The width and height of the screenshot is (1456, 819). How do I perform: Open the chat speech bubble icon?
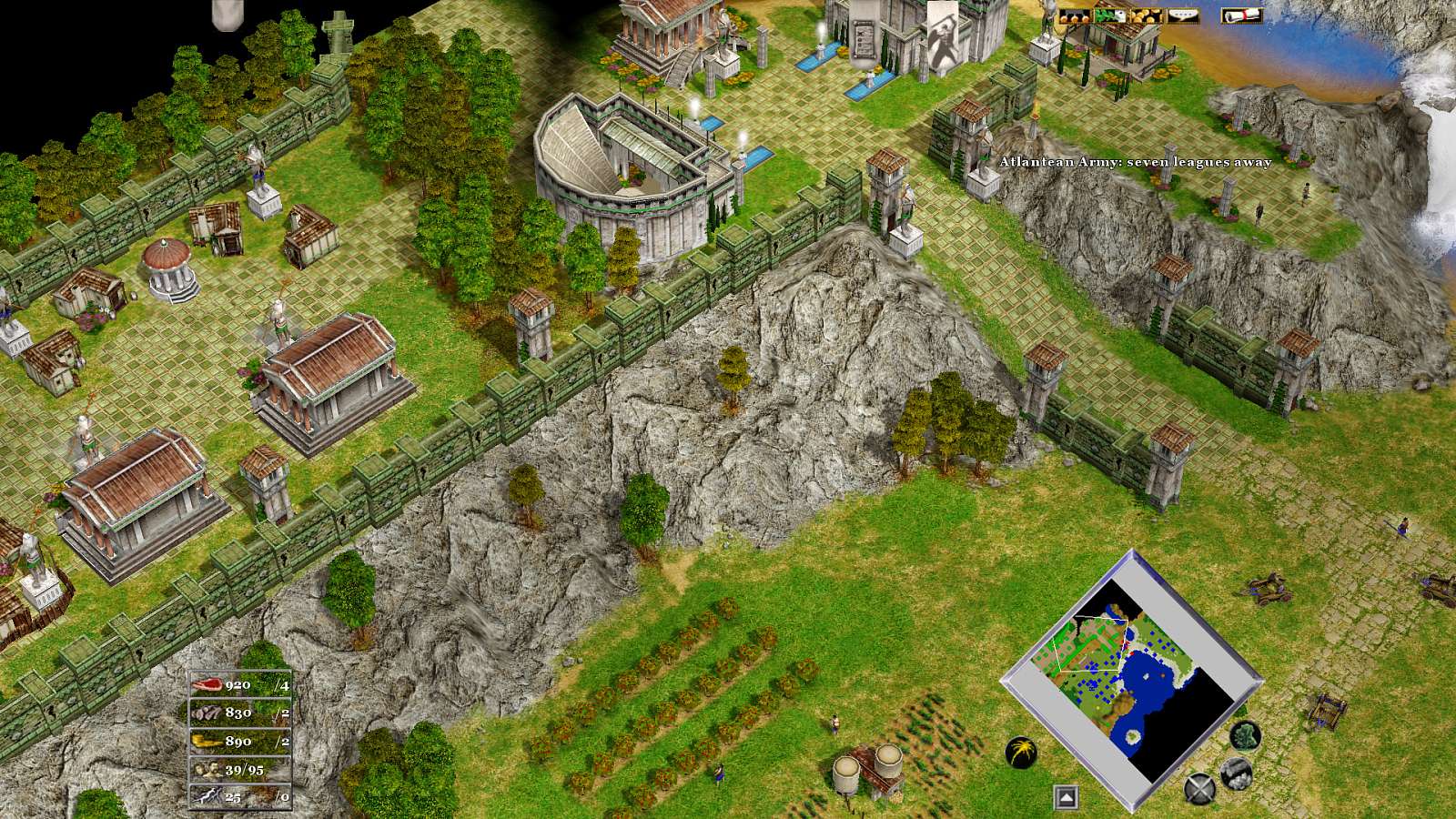tap(1183, 15)
